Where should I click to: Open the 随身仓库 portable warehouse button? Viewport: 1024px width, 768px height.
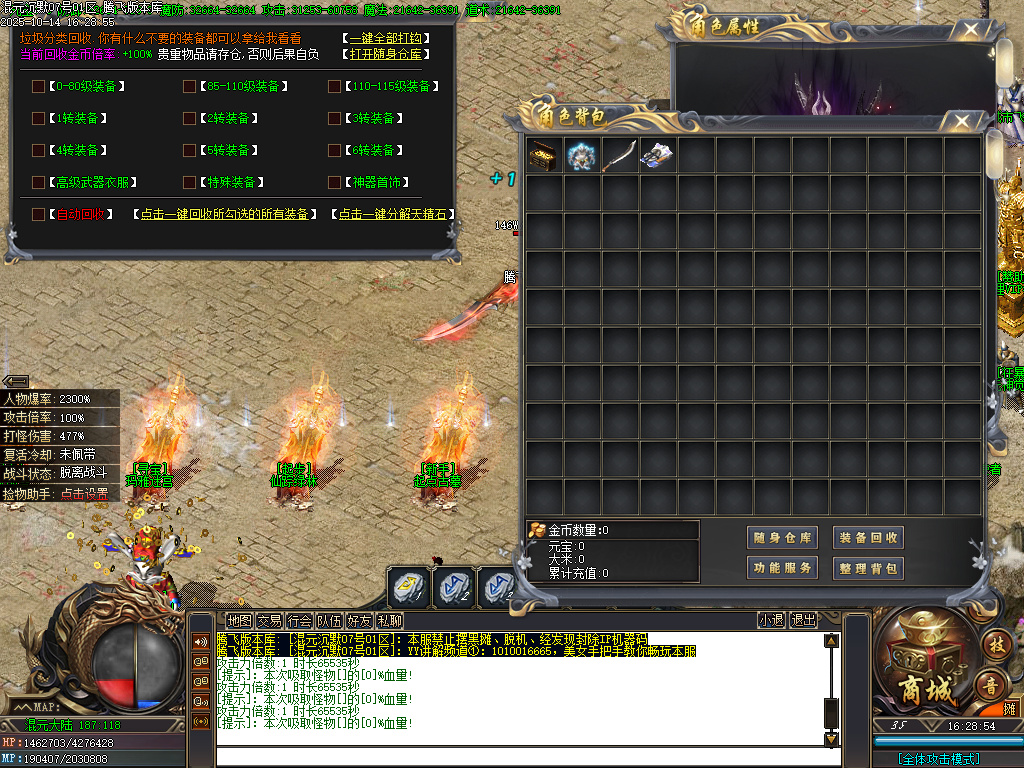click(784, 538)
